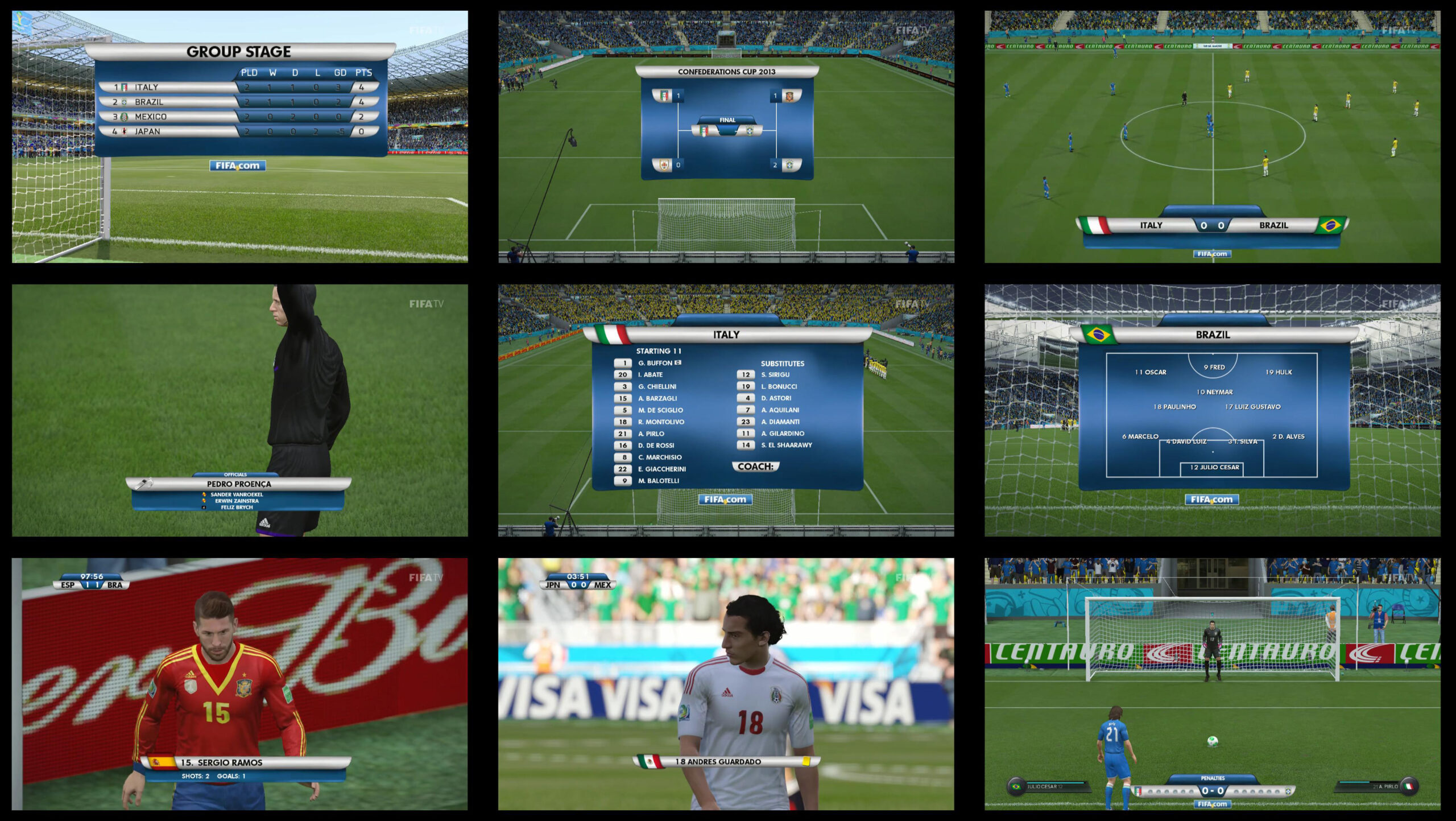Select the FINAL banner in the bracket
Viewport: 1456px width, 821px height.
(728, 120)
